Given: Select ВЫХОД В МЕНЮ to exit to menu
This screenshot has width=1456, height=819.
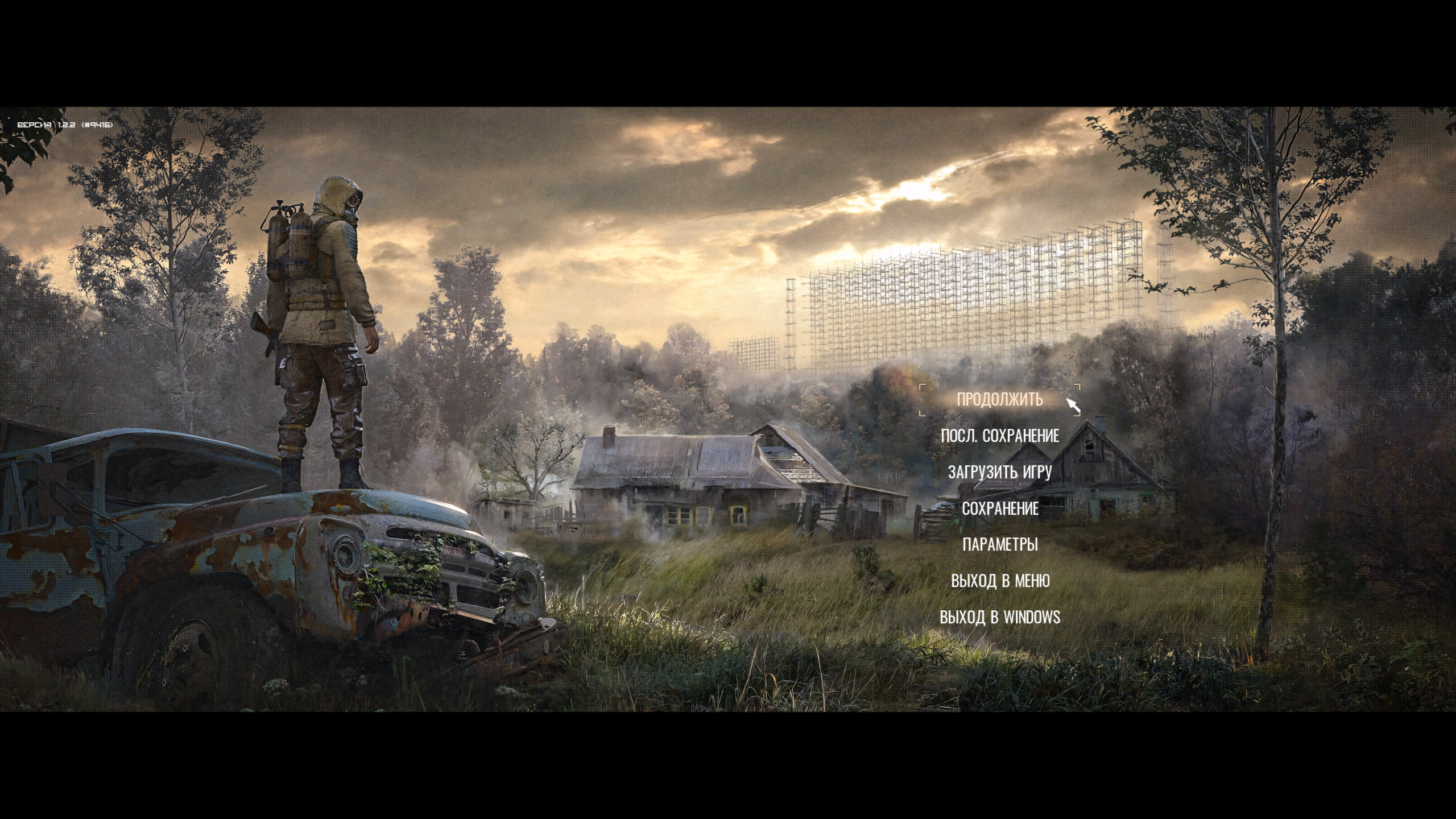Looking at the screenshot, I should [999, 581].
